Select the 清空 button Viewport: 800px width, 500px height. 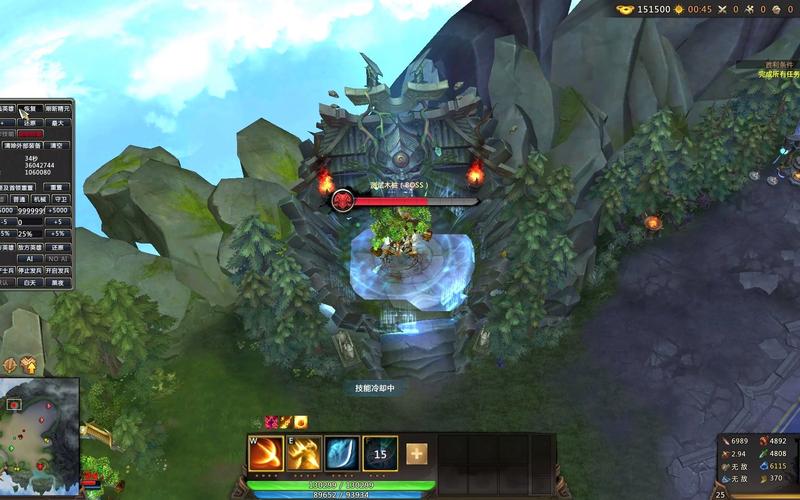pyautogui.click(x=57, y=146)
